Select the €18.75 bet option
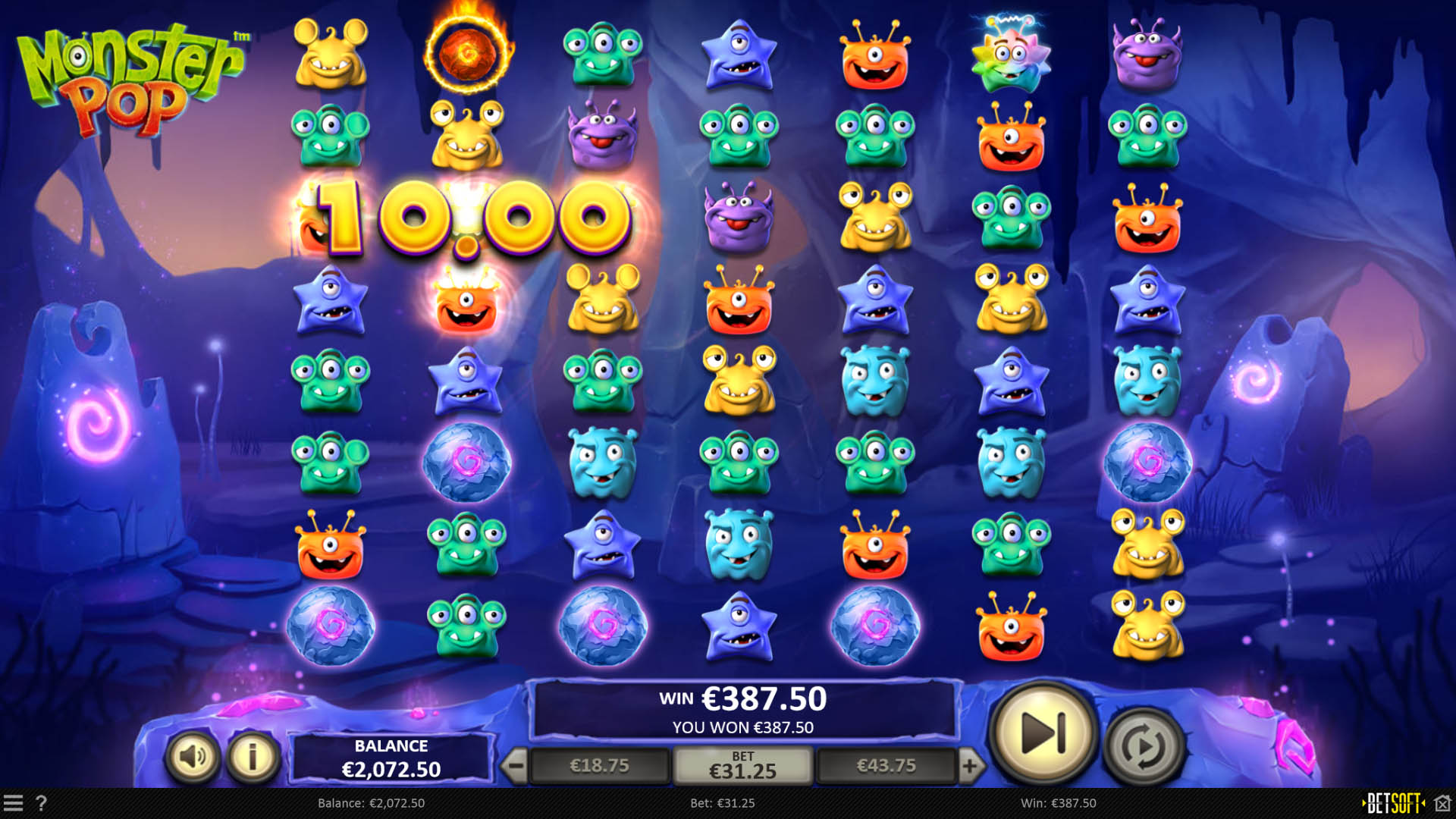This screenshot has width=1456, height=819. (598, 765)
